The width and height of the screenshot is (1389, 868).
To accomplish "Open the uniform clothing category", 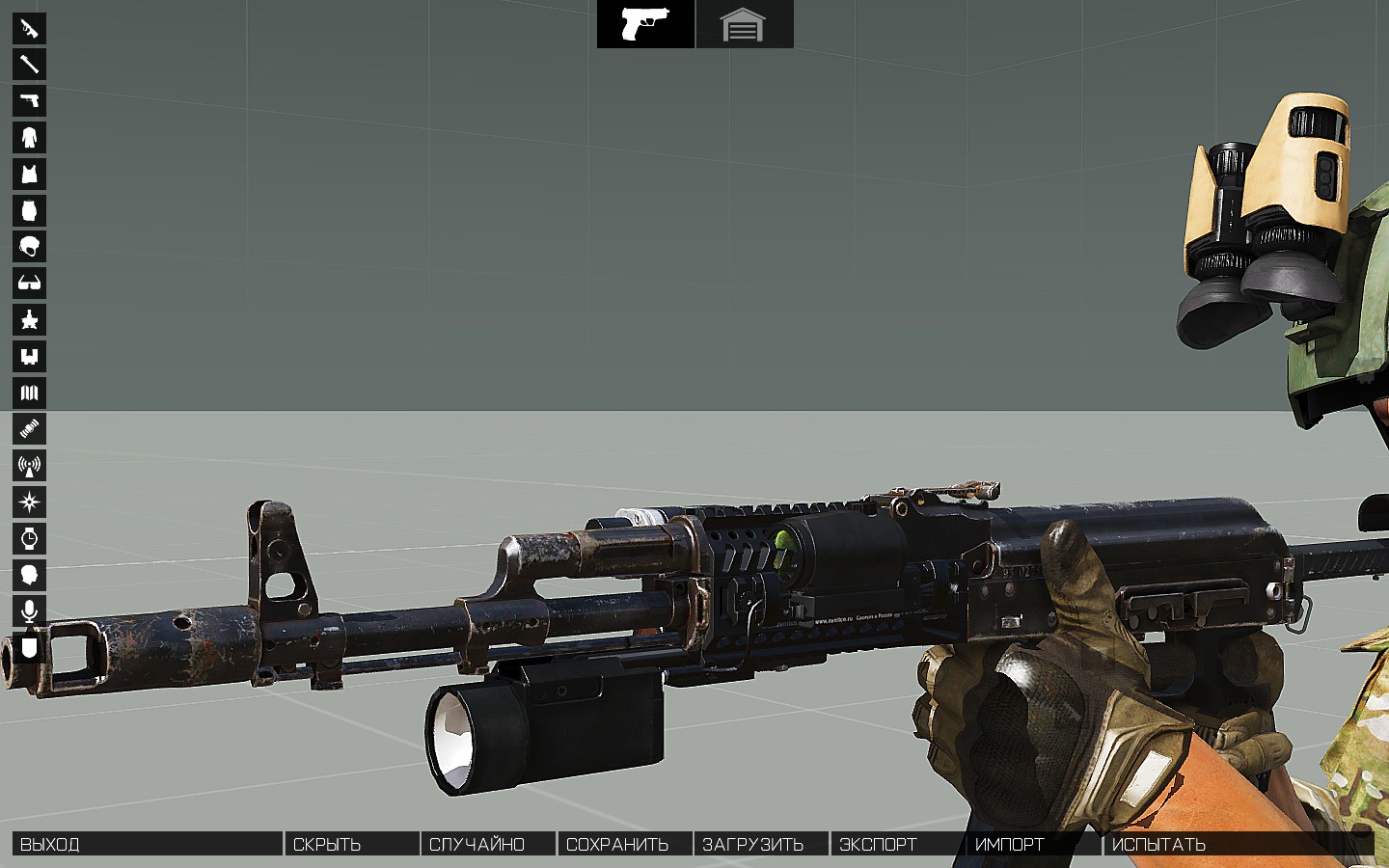I will point(29,137).
